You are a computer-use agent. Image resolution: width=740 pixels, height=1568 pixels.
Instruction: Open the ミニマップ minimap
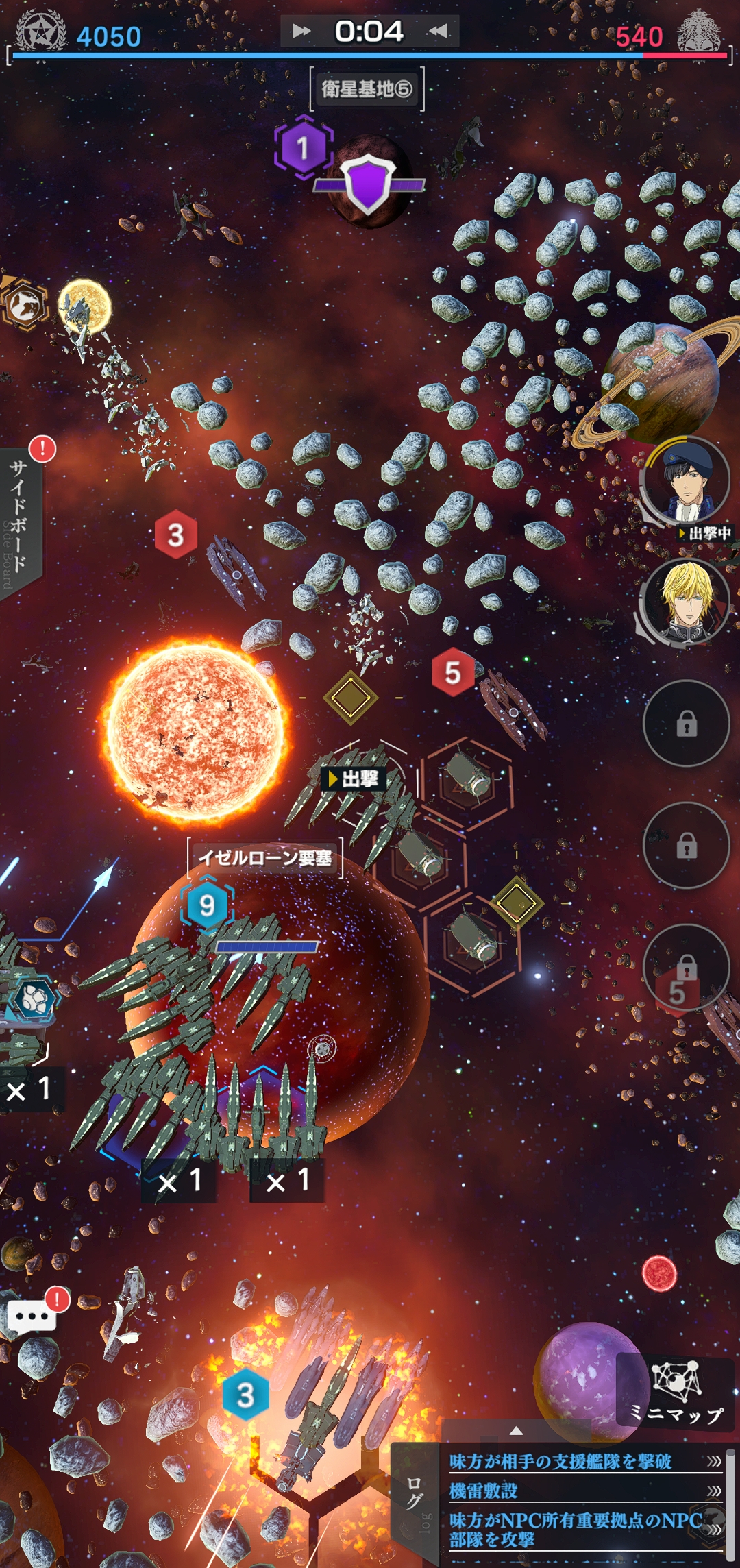pyautogui.click(x=677, y=1393)
